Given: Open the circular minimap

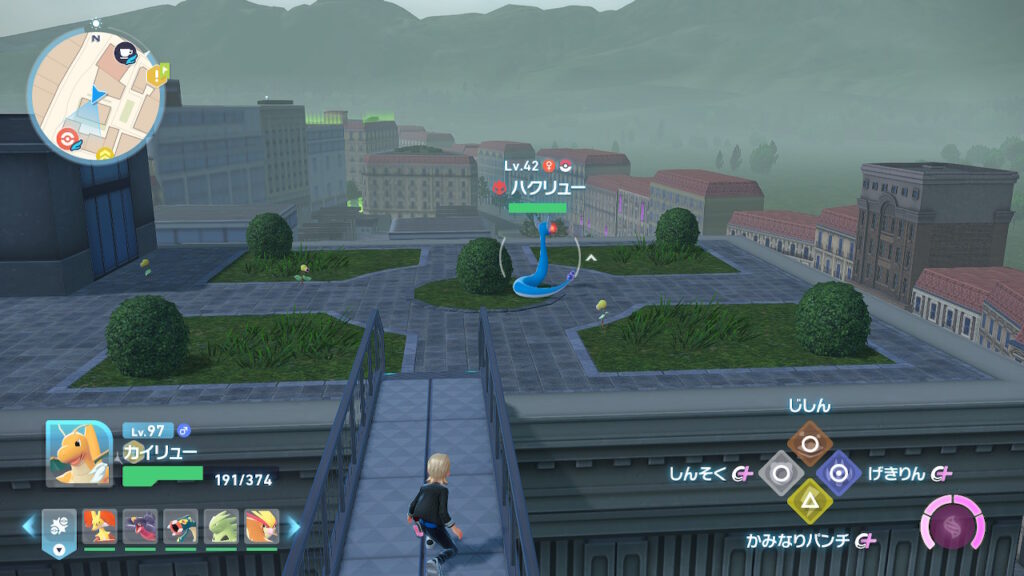Looking at the screenshot, I should pyautogui.click(x=95, y=96).
